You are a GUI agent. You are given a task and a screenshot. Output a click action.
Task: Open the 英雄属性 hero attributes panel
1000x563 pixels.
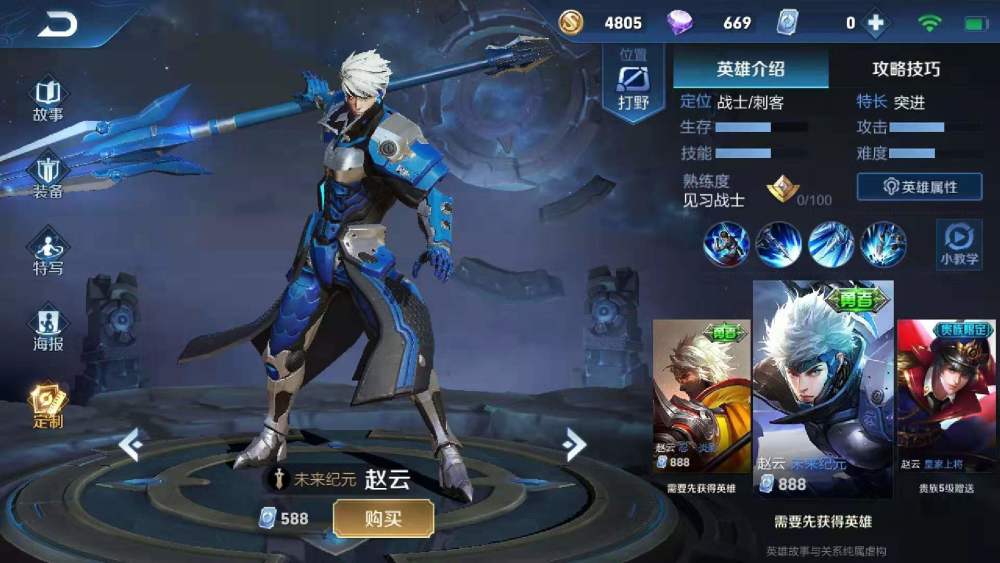pos(919,187)
